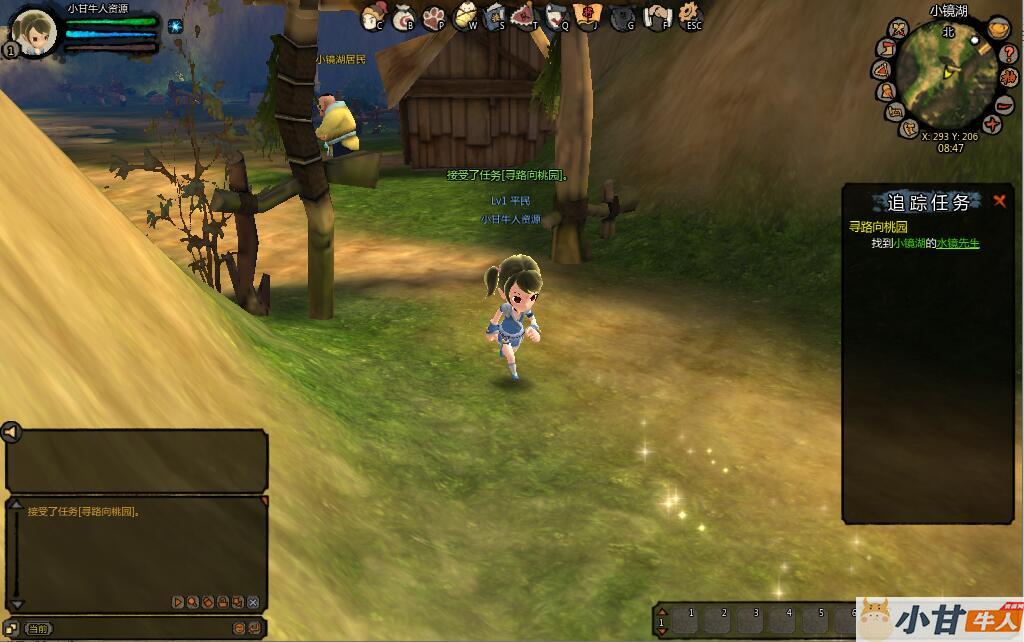Toggle the speaker horn icon above chat
The height and width of the screenshot is (642, 1024).
click(x=11, y=432)
